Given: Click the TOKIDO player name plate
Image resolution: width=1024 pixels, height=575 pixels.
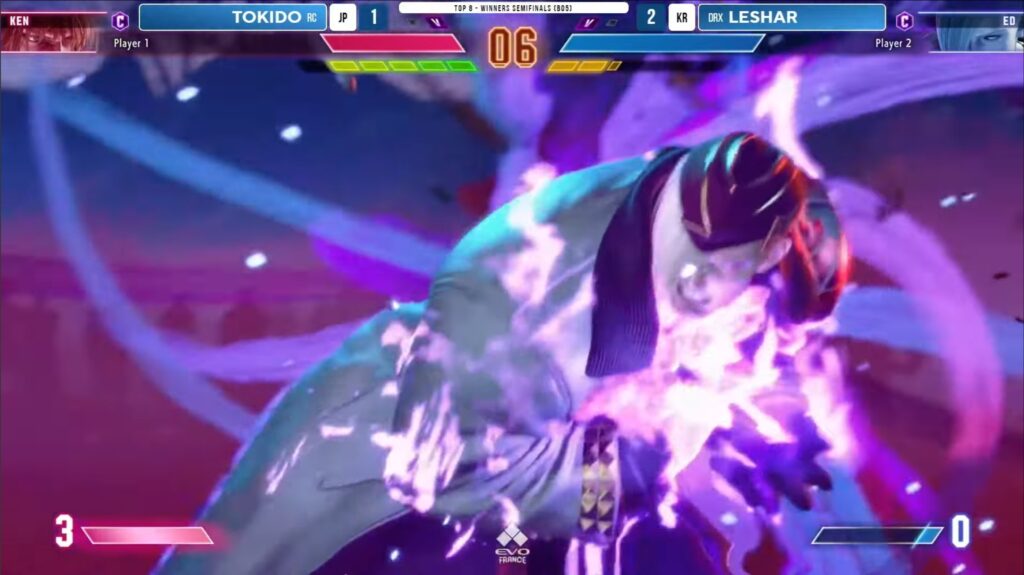Looking at the screenshot, I should tap(232, 17).
